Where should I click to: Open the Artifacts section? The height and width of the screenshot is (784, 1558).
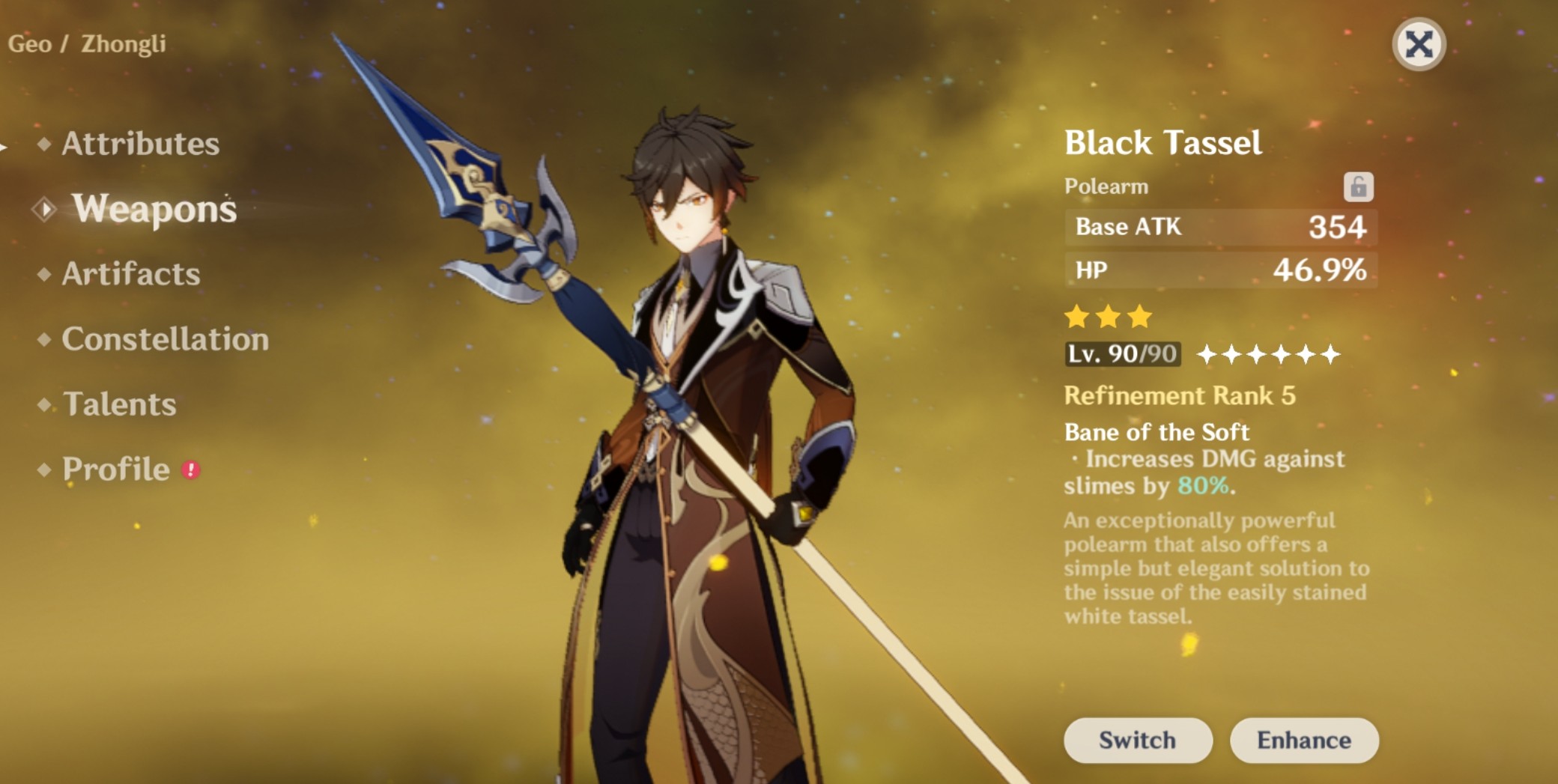(x=131, y=275)
